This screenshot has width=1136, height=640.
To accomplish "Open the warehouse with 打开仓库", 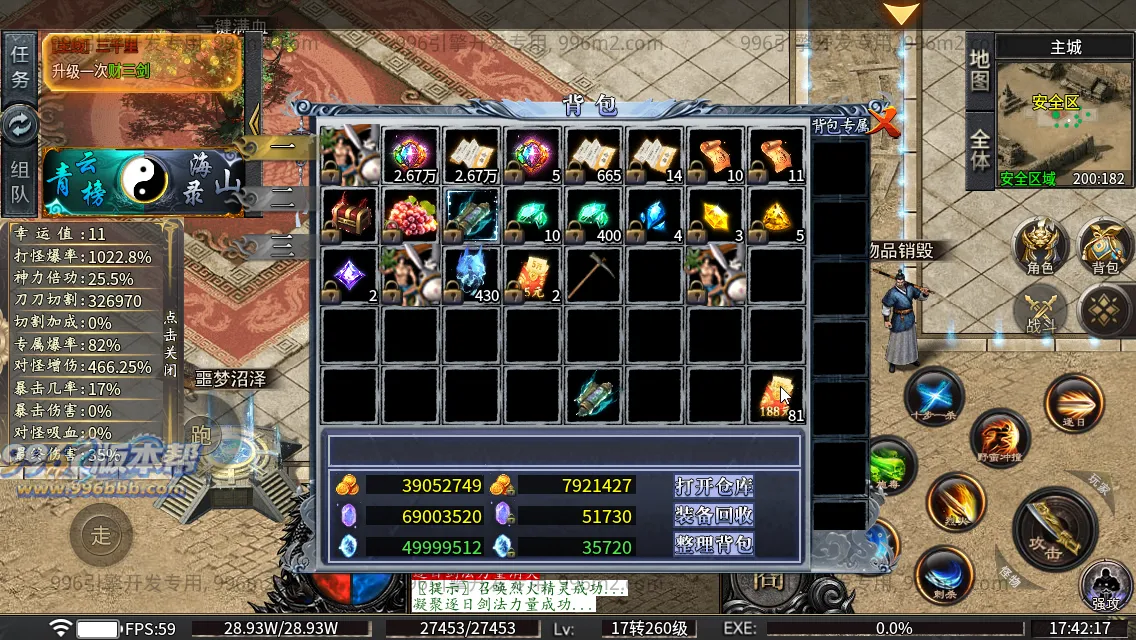I will 713,486.
